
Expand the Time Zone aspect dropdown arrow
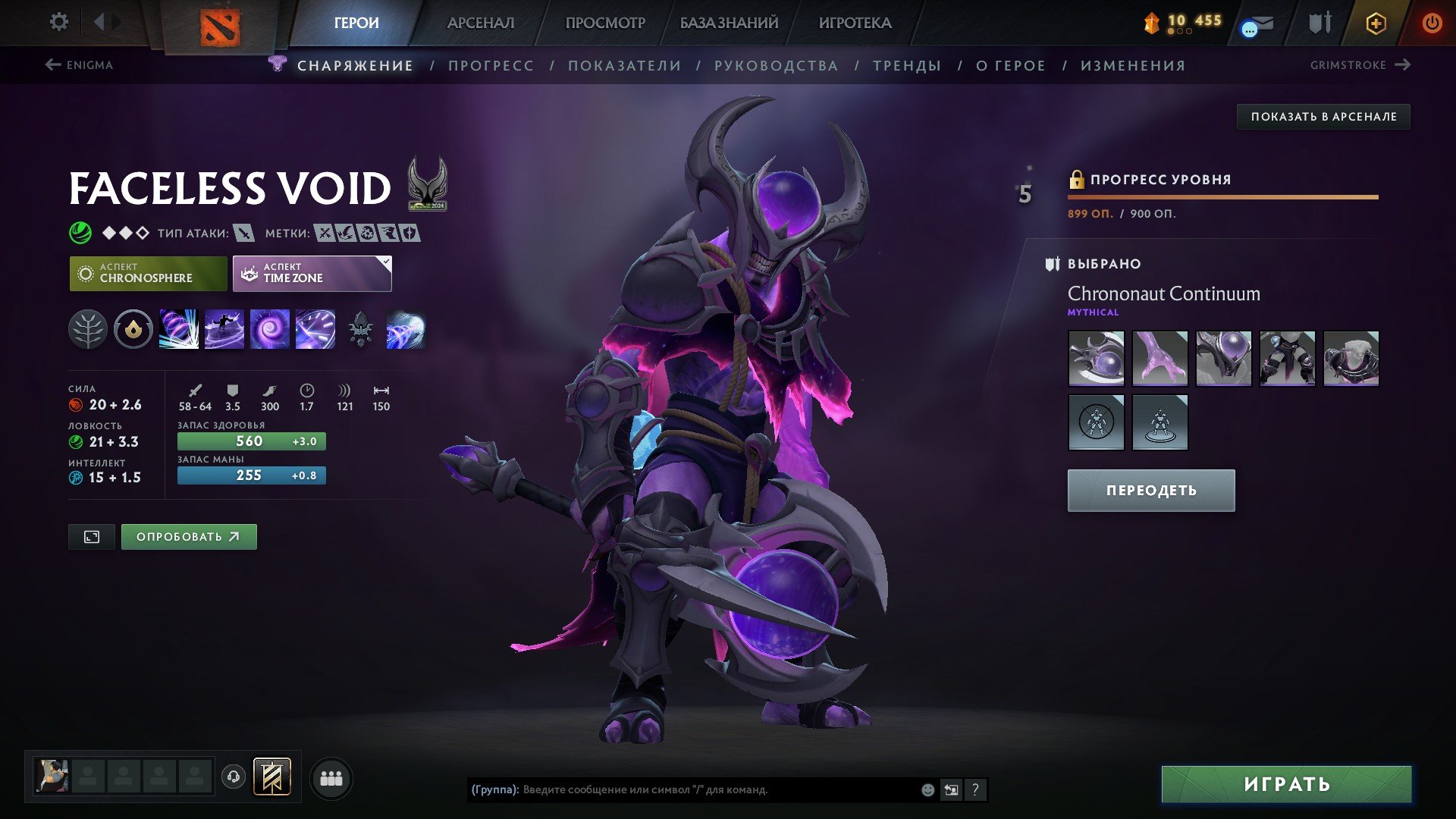(385, 262)
